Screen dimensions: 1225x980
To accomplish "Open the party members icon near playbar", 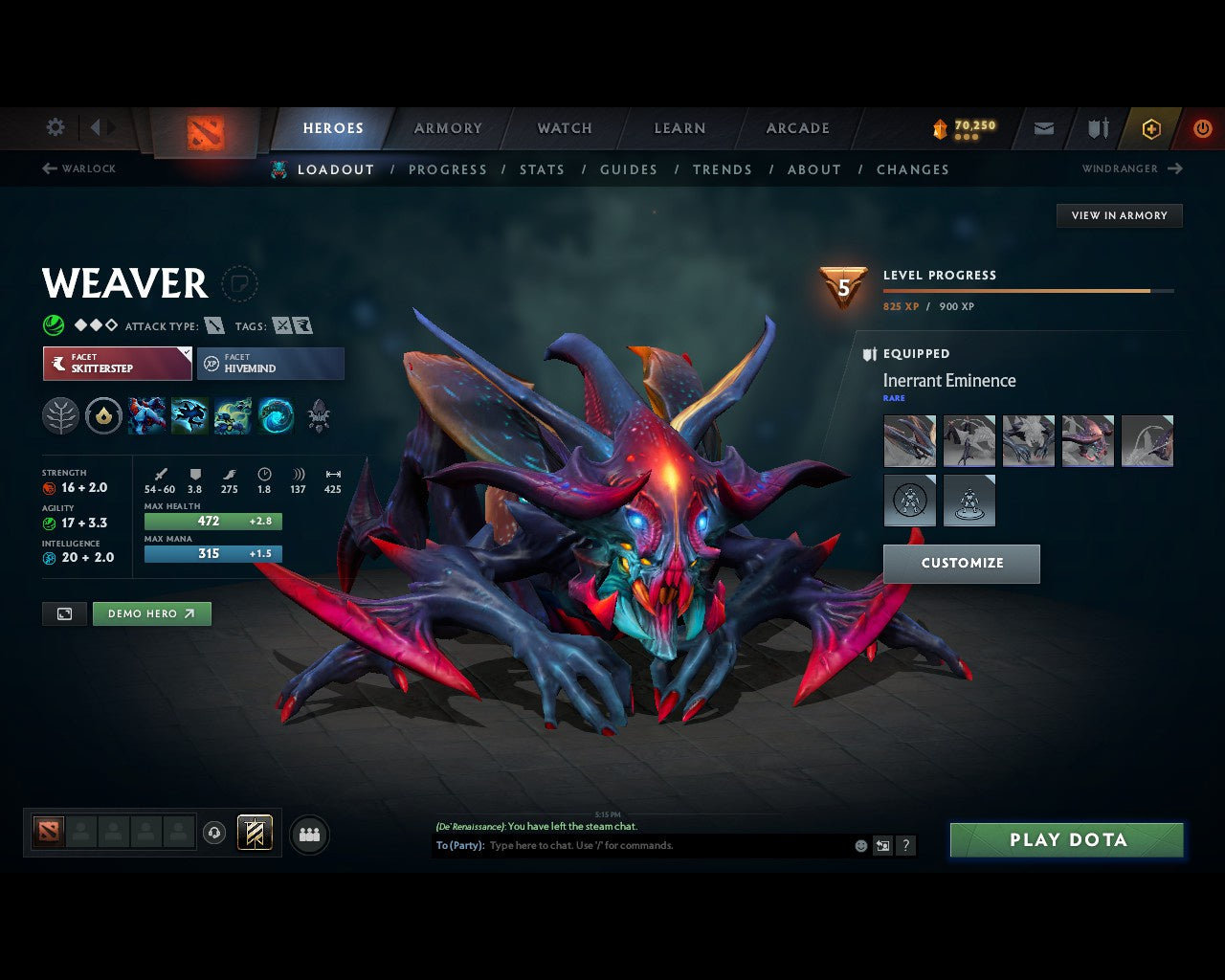I will click(309, 835).
